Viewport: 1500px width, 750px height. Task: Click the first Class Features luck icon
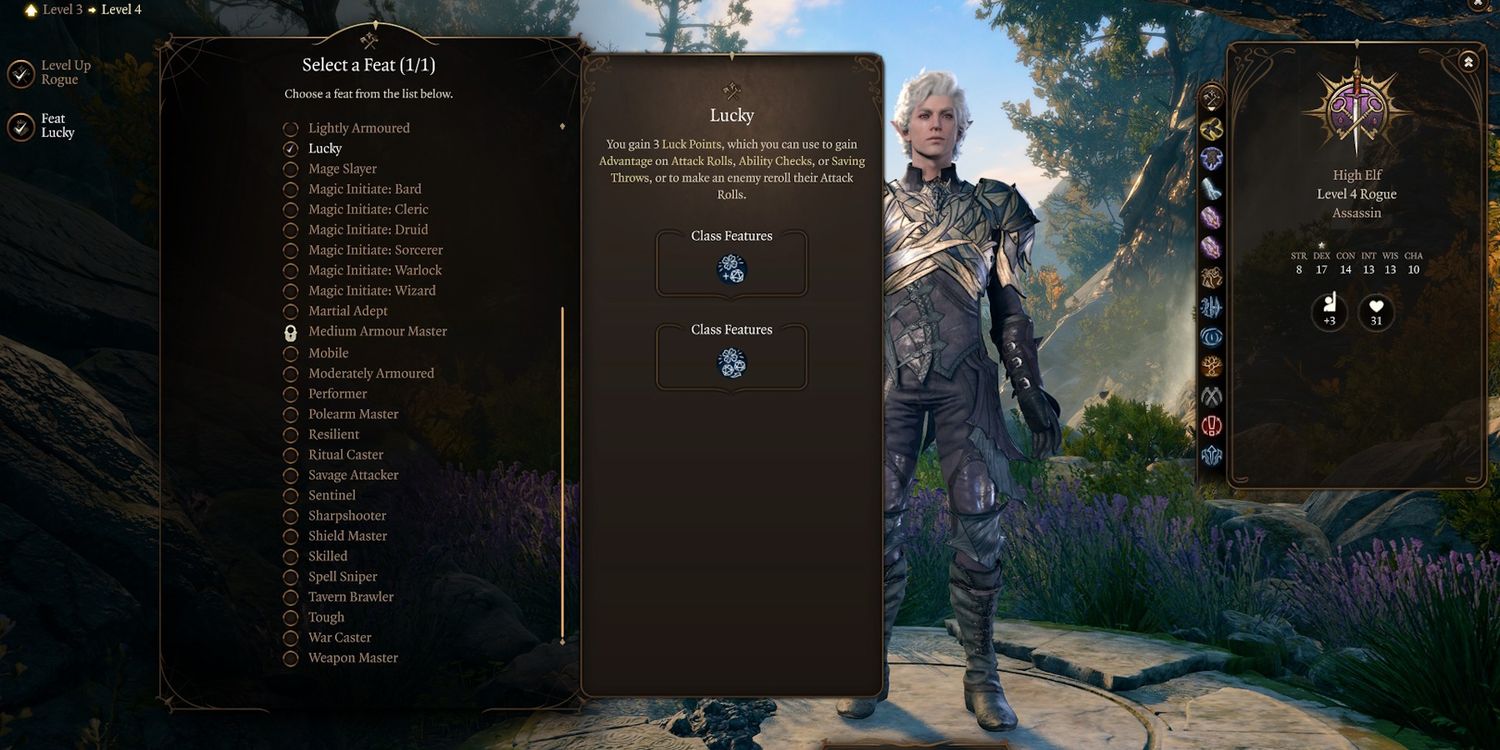tap(732, 269)
